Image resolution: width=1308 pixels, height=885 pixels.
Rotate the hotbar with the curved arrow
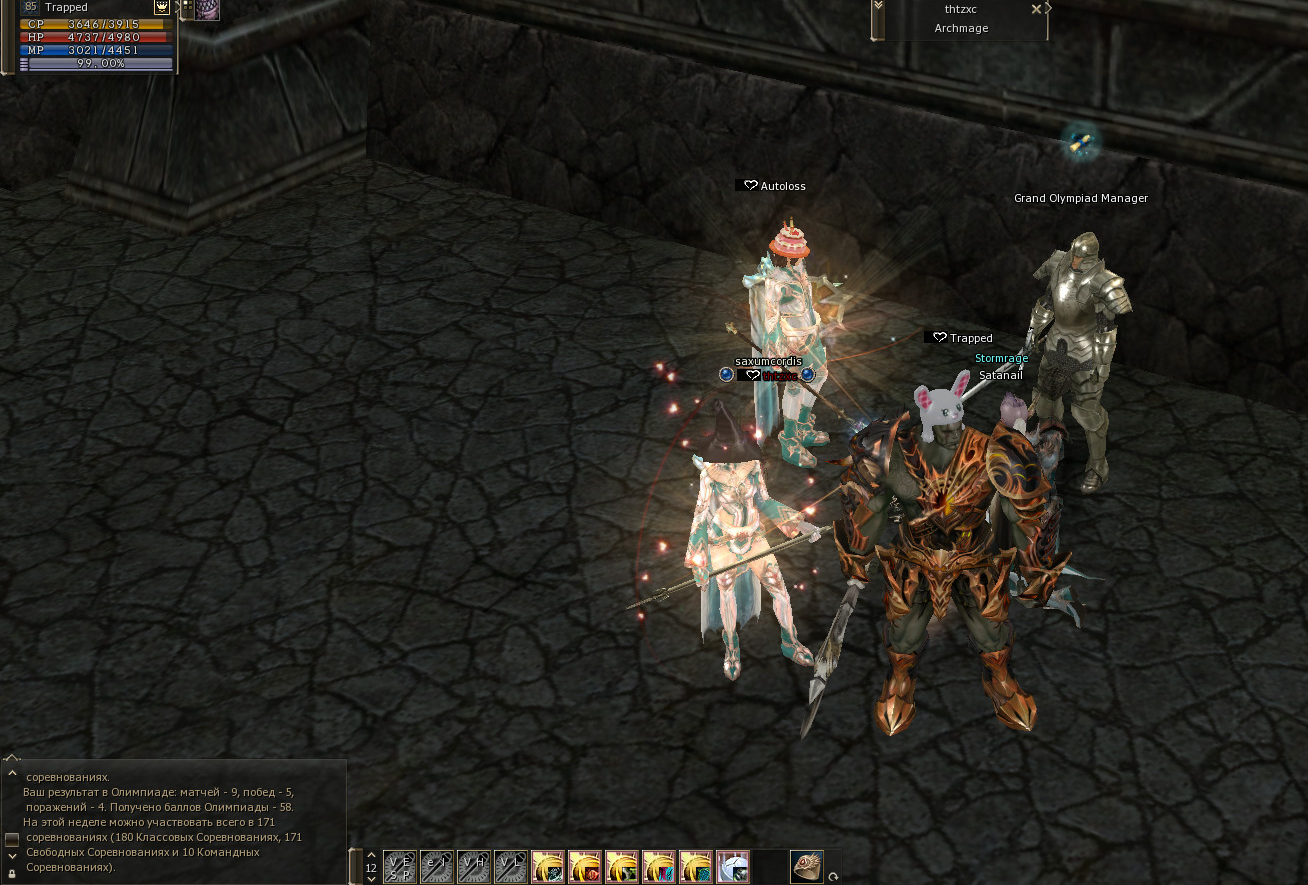coord(833,877)
